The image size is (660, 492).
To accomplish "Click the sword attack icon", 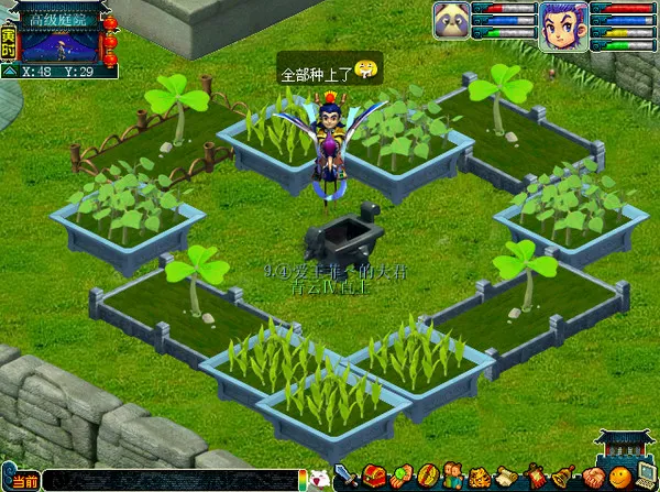I will point(347,474).
